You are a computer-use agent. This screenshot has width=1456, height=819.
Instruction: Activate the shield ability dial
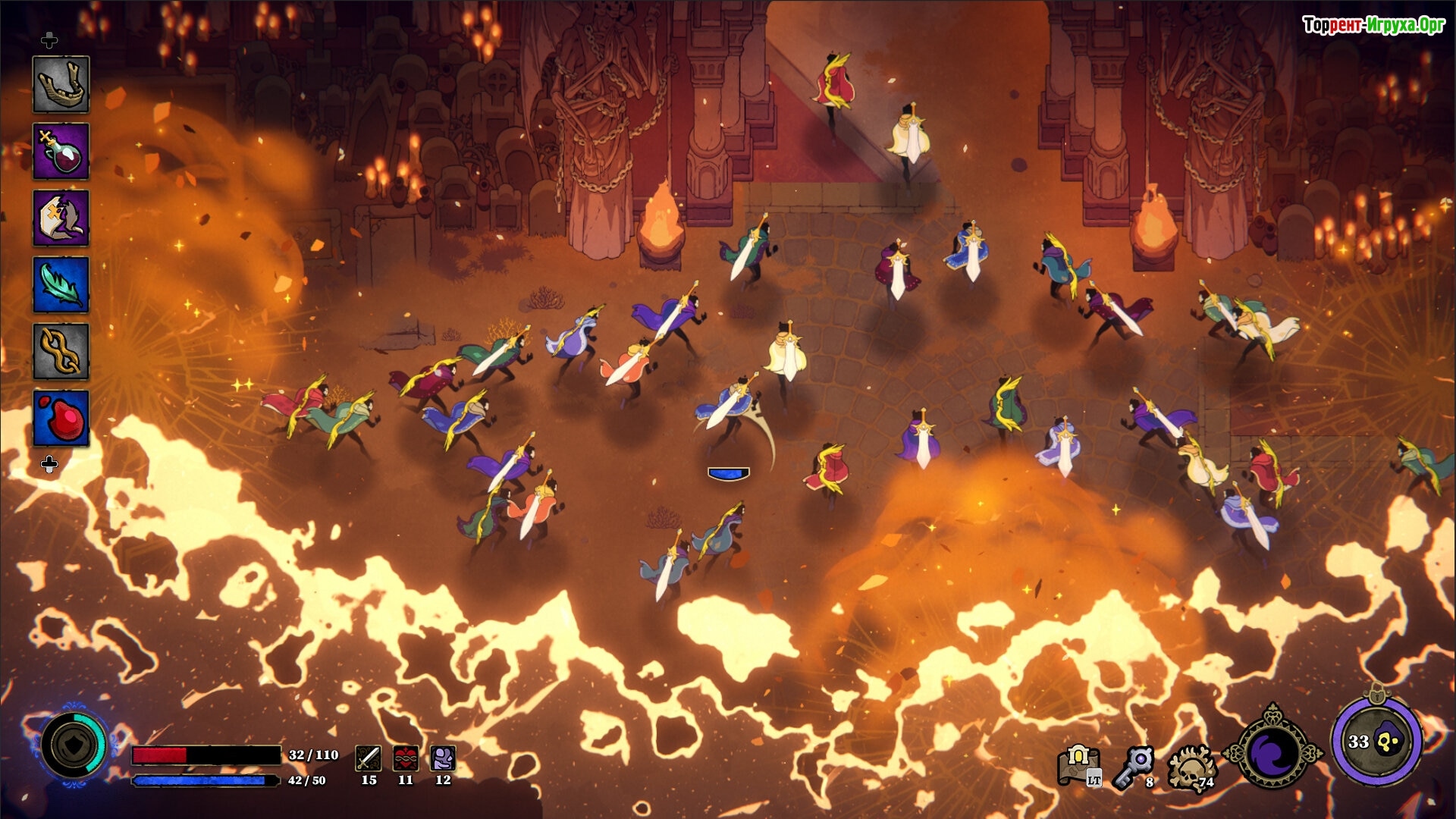74,746
